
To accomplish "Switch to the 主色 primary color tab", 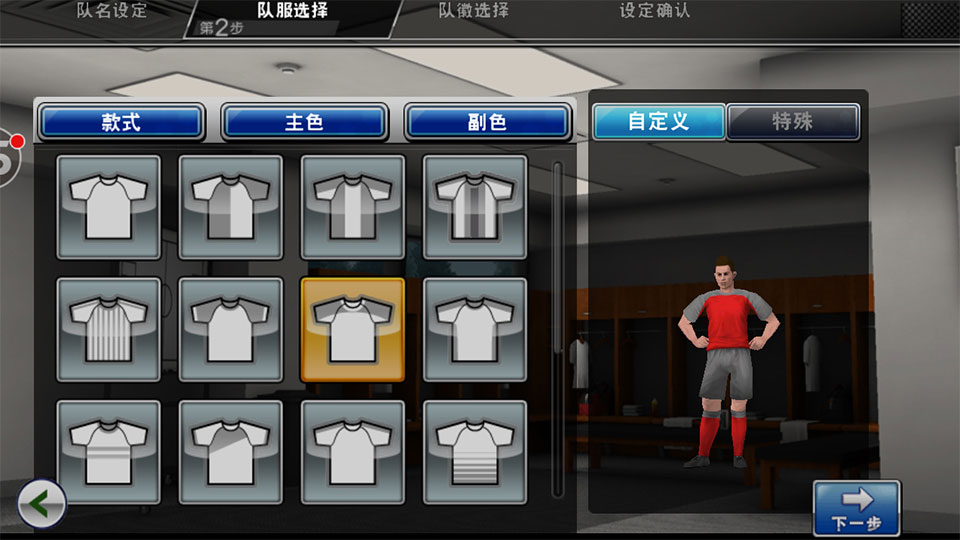I will click(x=304, y=123).
